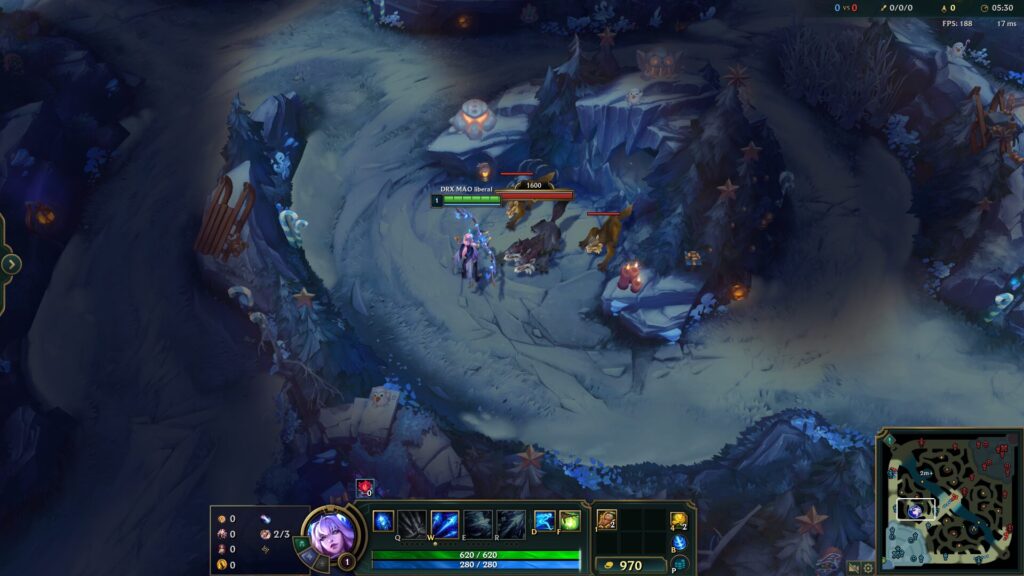Open the shop via the 970 gold button

(630, 565)
